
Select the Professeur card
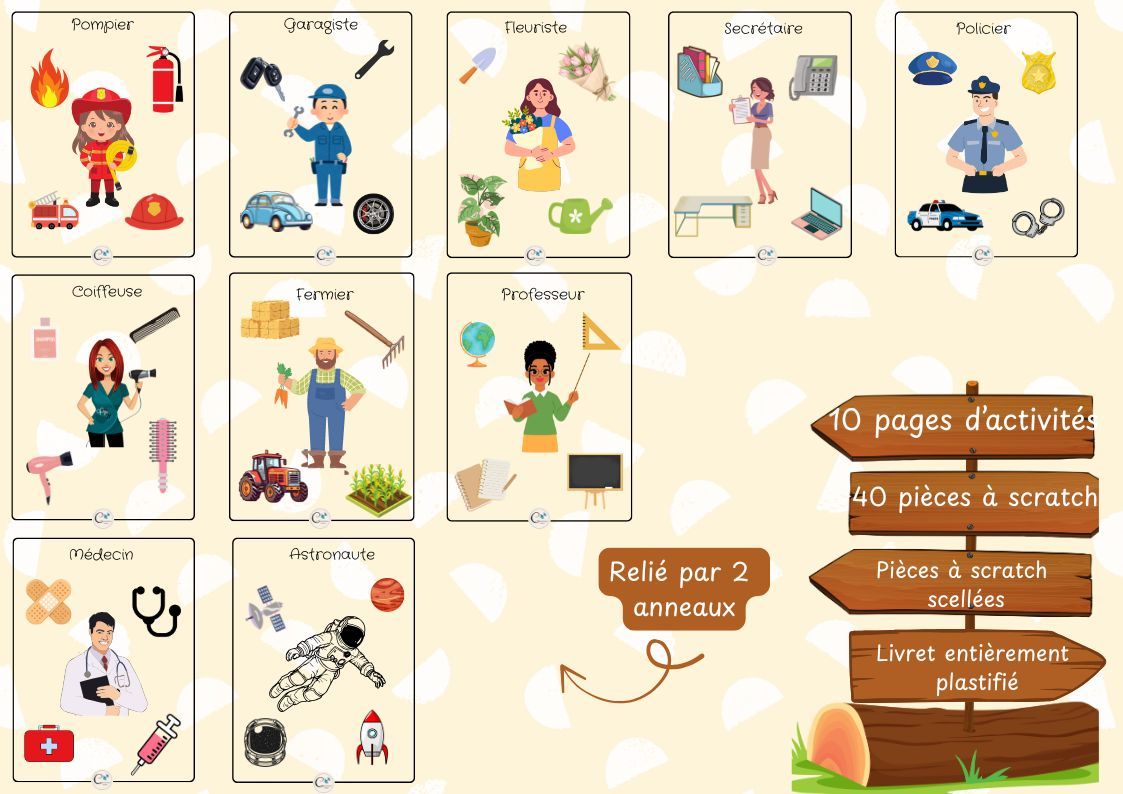539,398
